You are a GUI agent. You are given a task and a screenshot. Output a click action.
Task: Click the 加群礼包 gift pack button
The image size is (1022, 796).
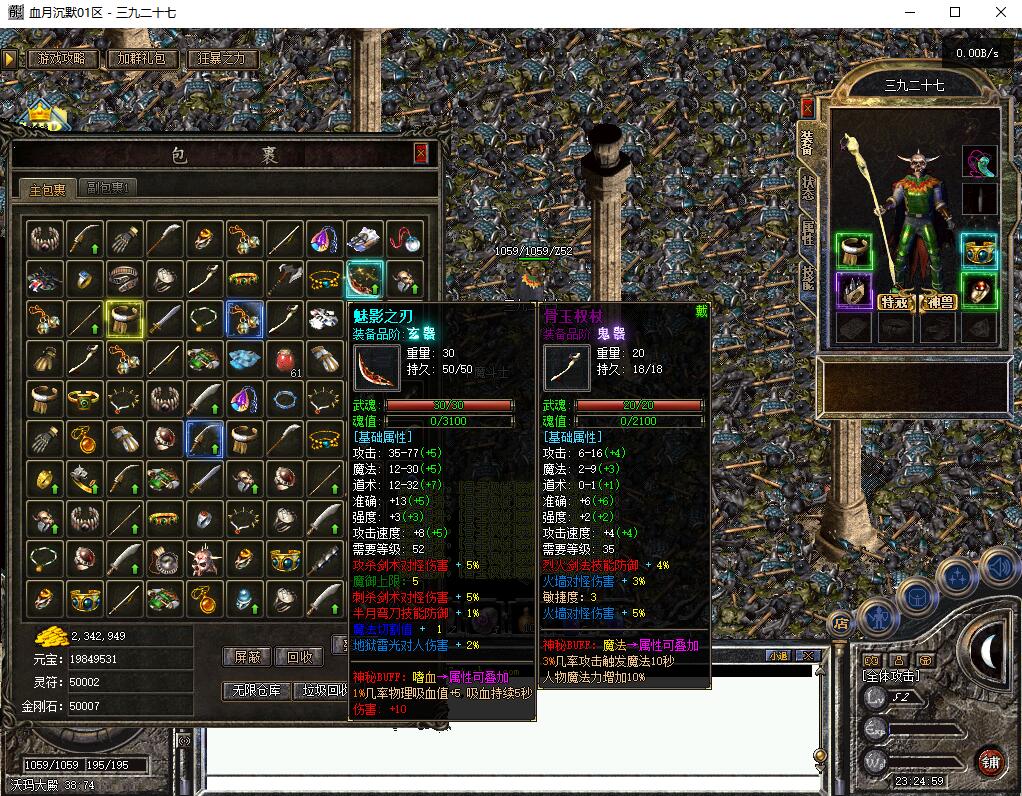142,58
